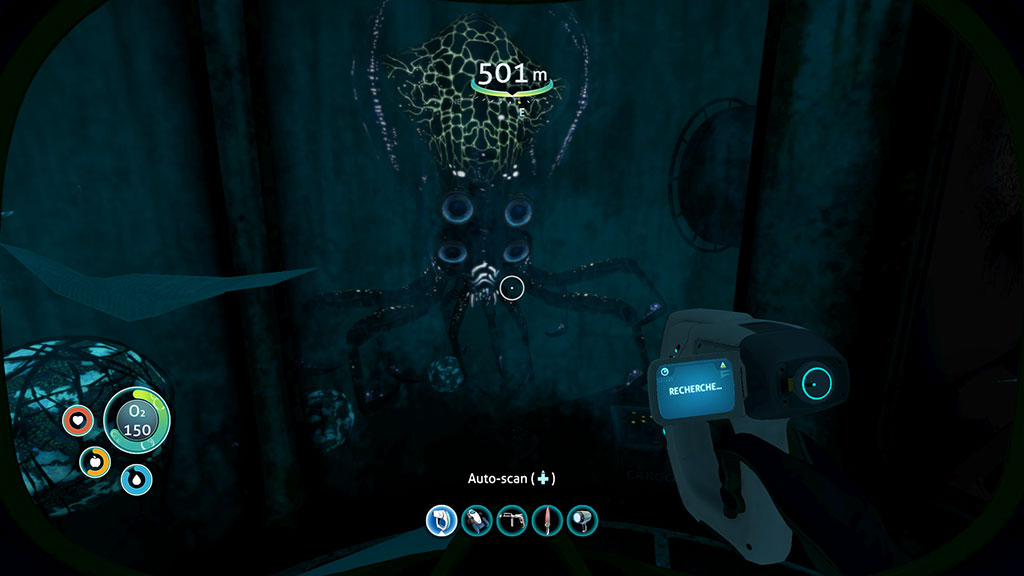This screenshot has height=576, width=1024.
Task: Select the scanner slot in the hotbar
Action: click(x=441, y=520)
